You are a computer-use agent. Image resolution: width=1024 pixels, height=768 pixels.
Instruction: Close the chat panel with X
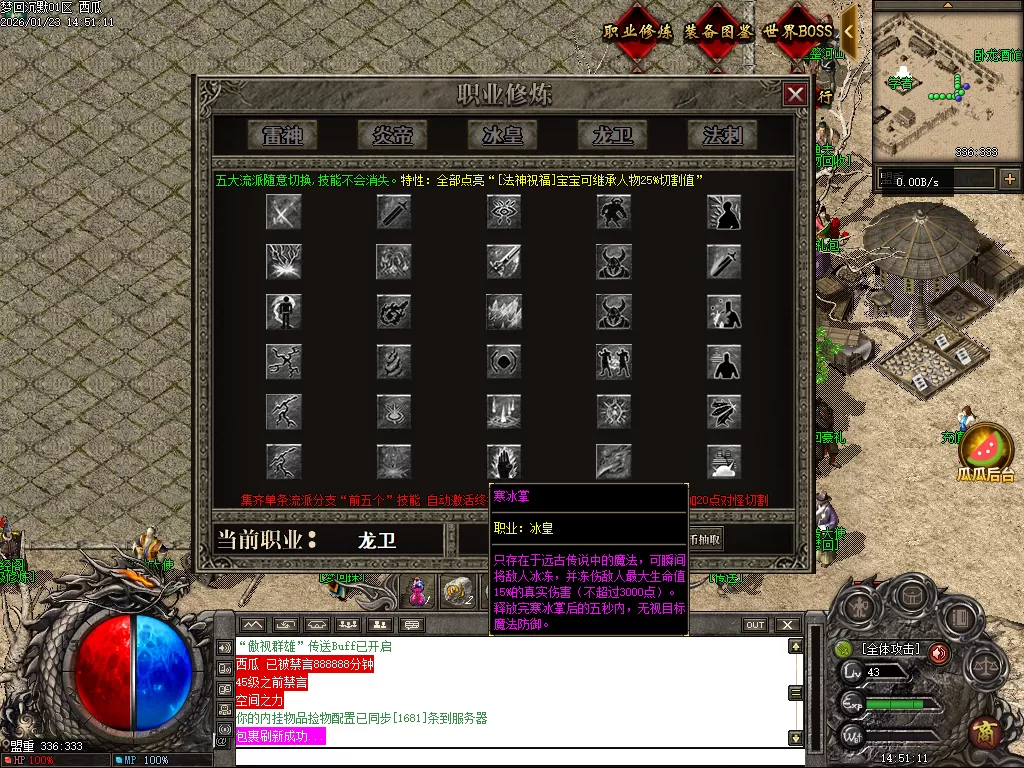[x=788, y=625]
